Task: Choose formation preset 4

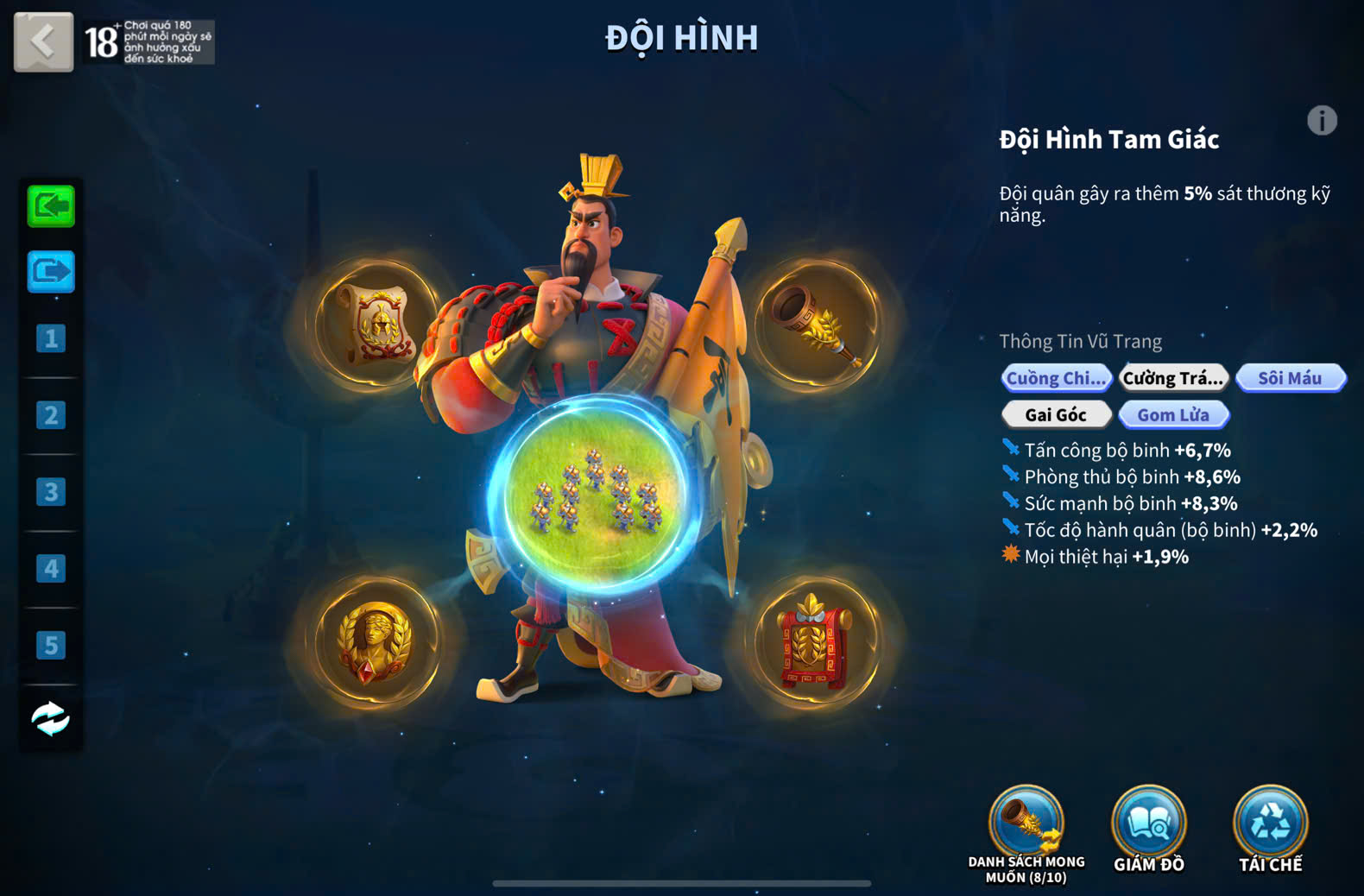Action: point(51,569)
